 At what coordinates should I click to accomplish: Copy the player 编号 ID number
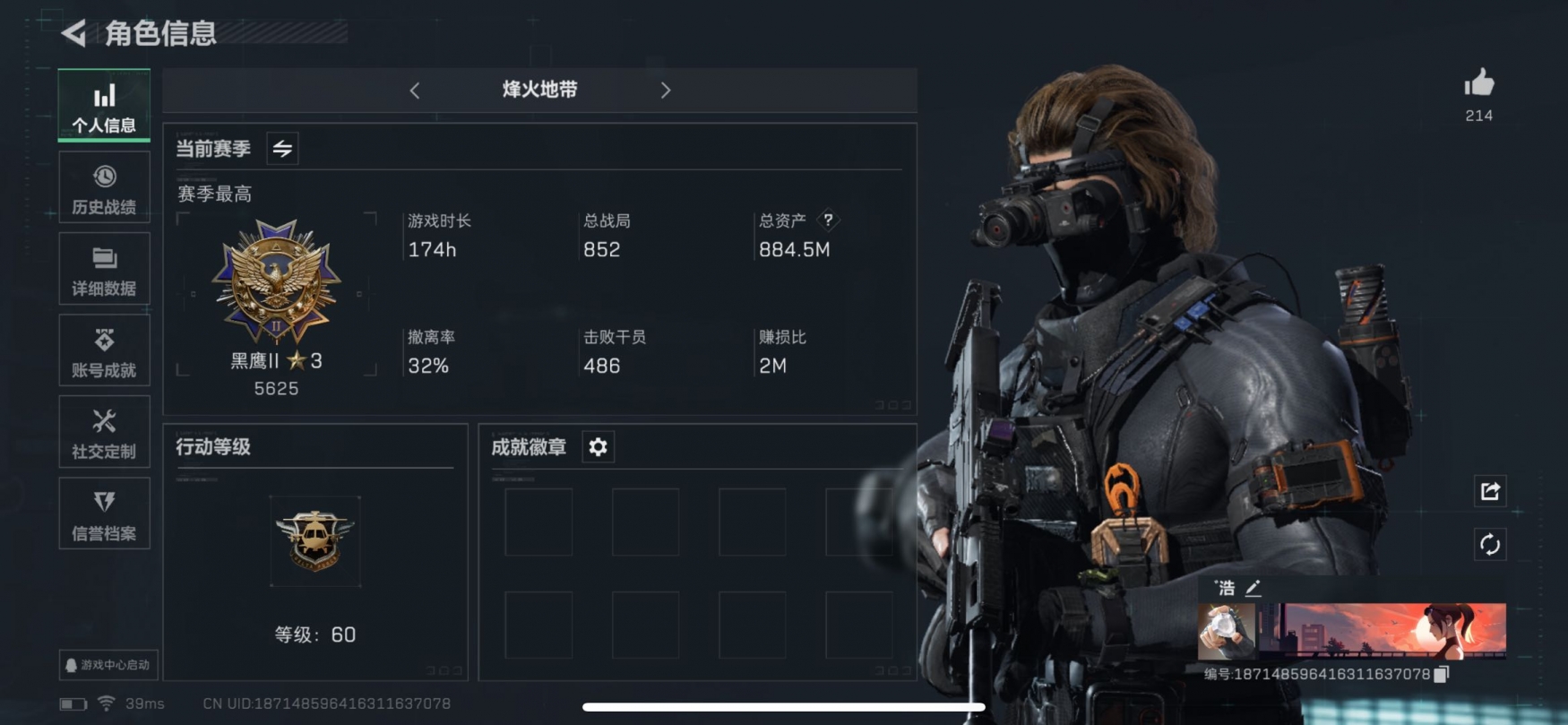[1442, 674]
